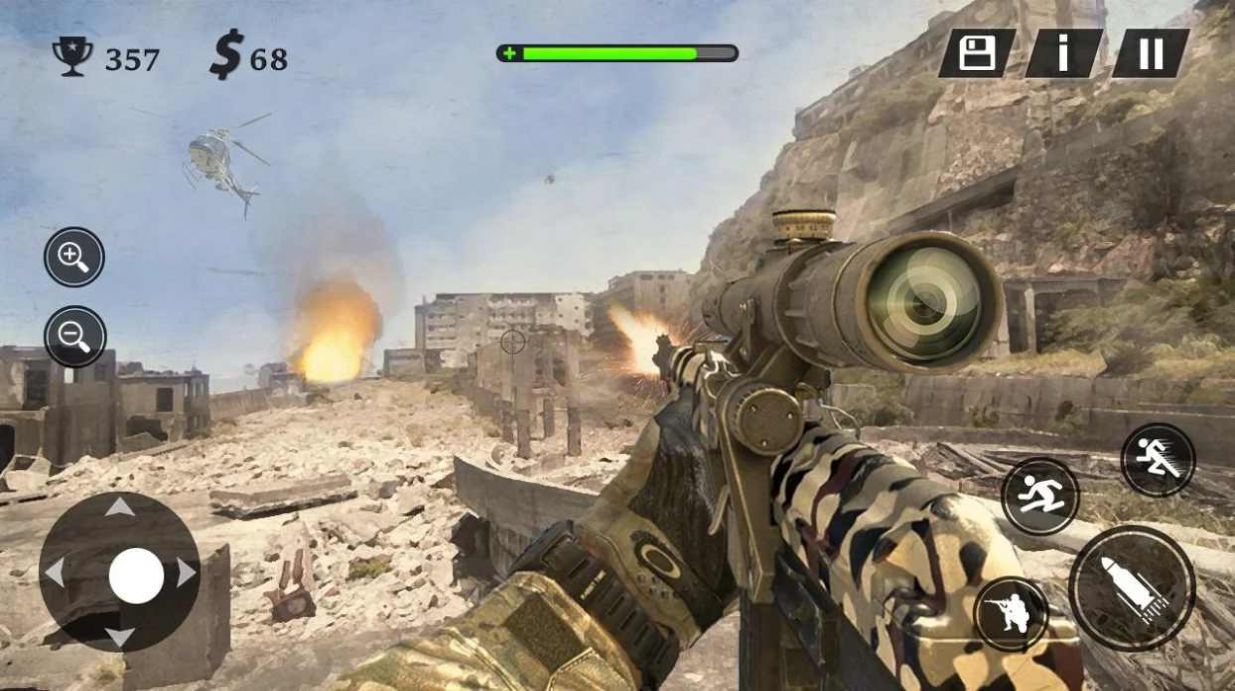1235x691 pixels.
Task: Zoom in with the magnifier plus button
Action: (74, 257)
